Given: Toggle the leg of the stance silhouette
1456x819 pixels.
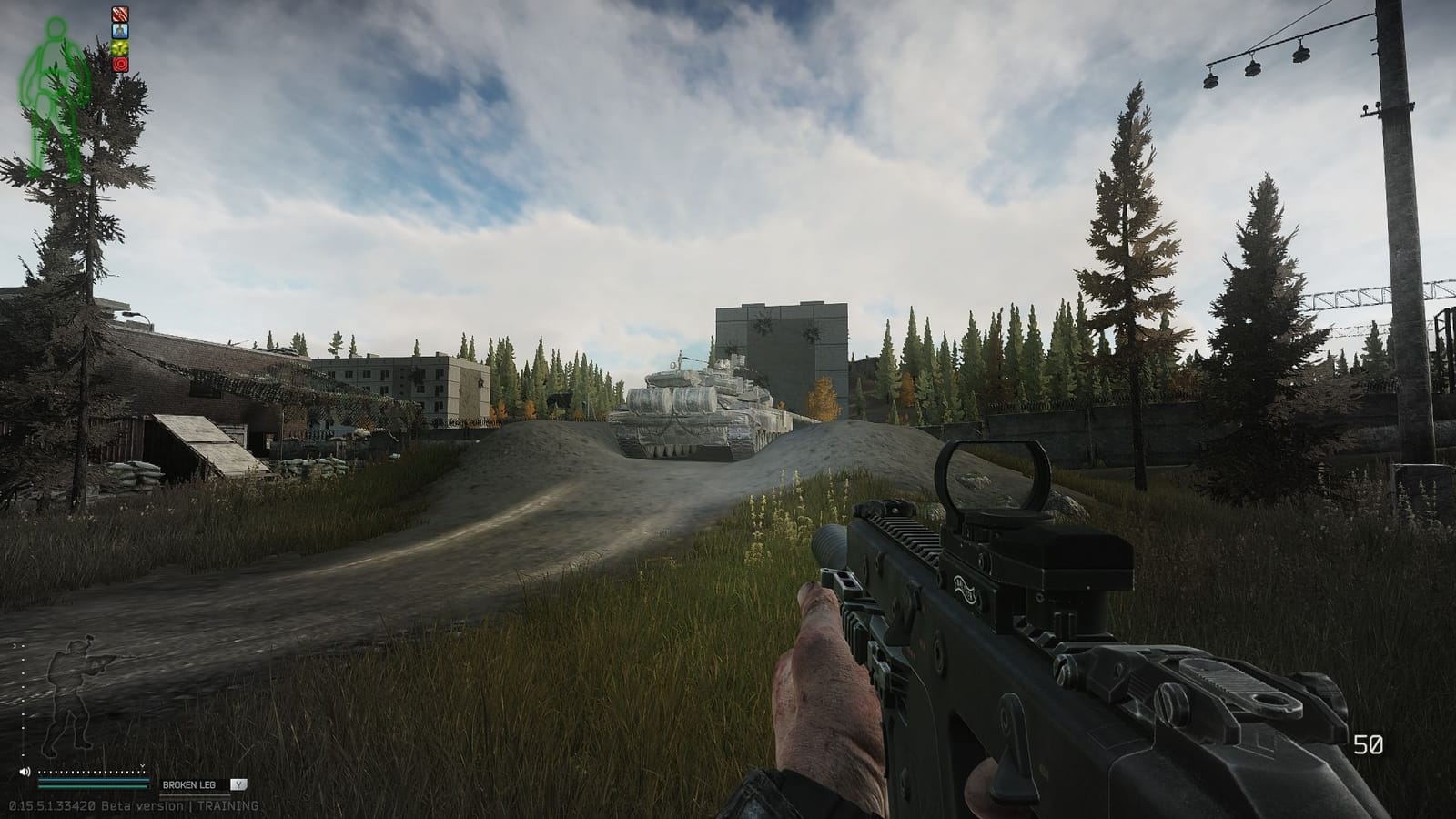Looking at the screenshot, I should (76, 732).
